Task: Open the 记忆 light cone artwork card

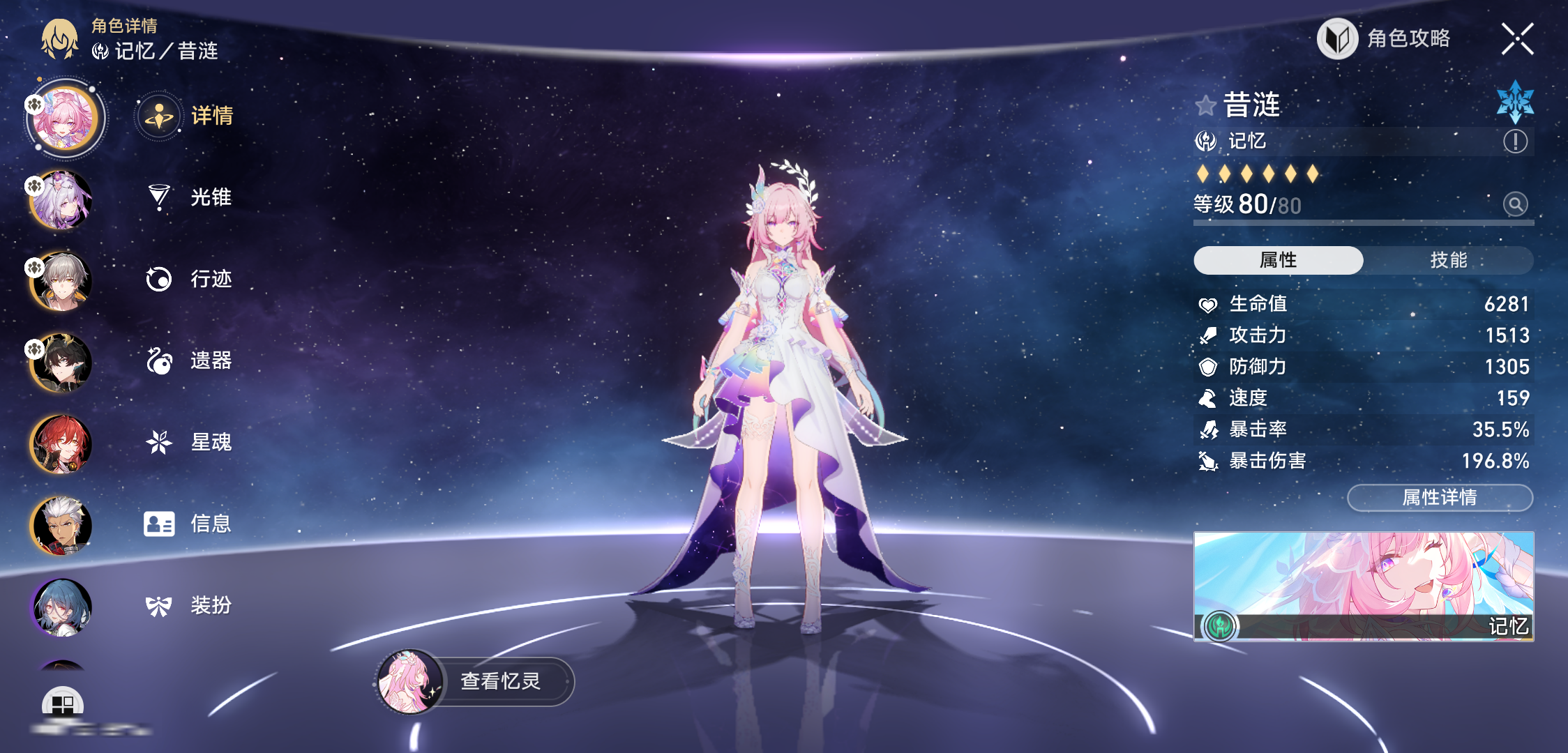Action: tap(1364, 586)
